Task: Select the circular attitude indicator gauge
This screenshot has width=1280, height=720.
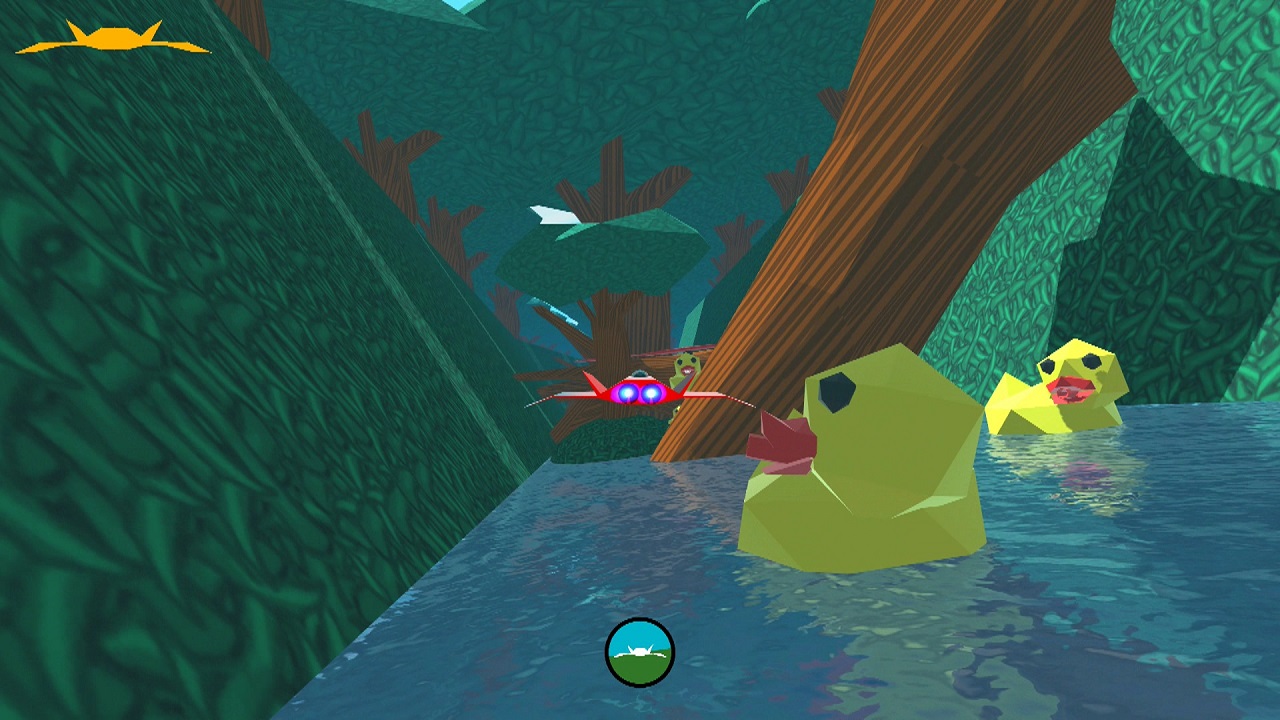Action: tap(640, 653)
